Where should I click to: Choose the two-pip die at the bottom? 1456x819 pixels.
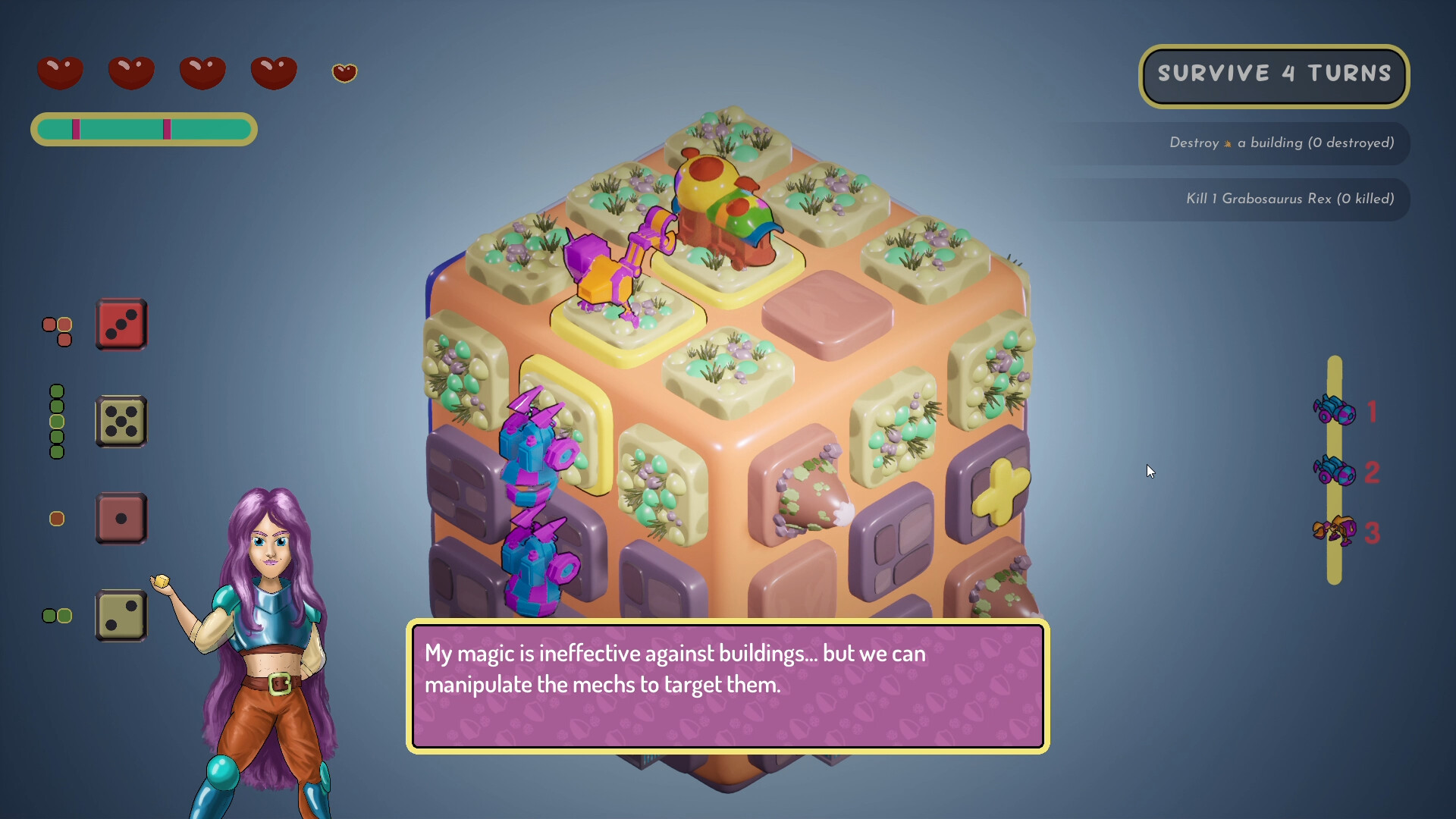click(121, 616)
